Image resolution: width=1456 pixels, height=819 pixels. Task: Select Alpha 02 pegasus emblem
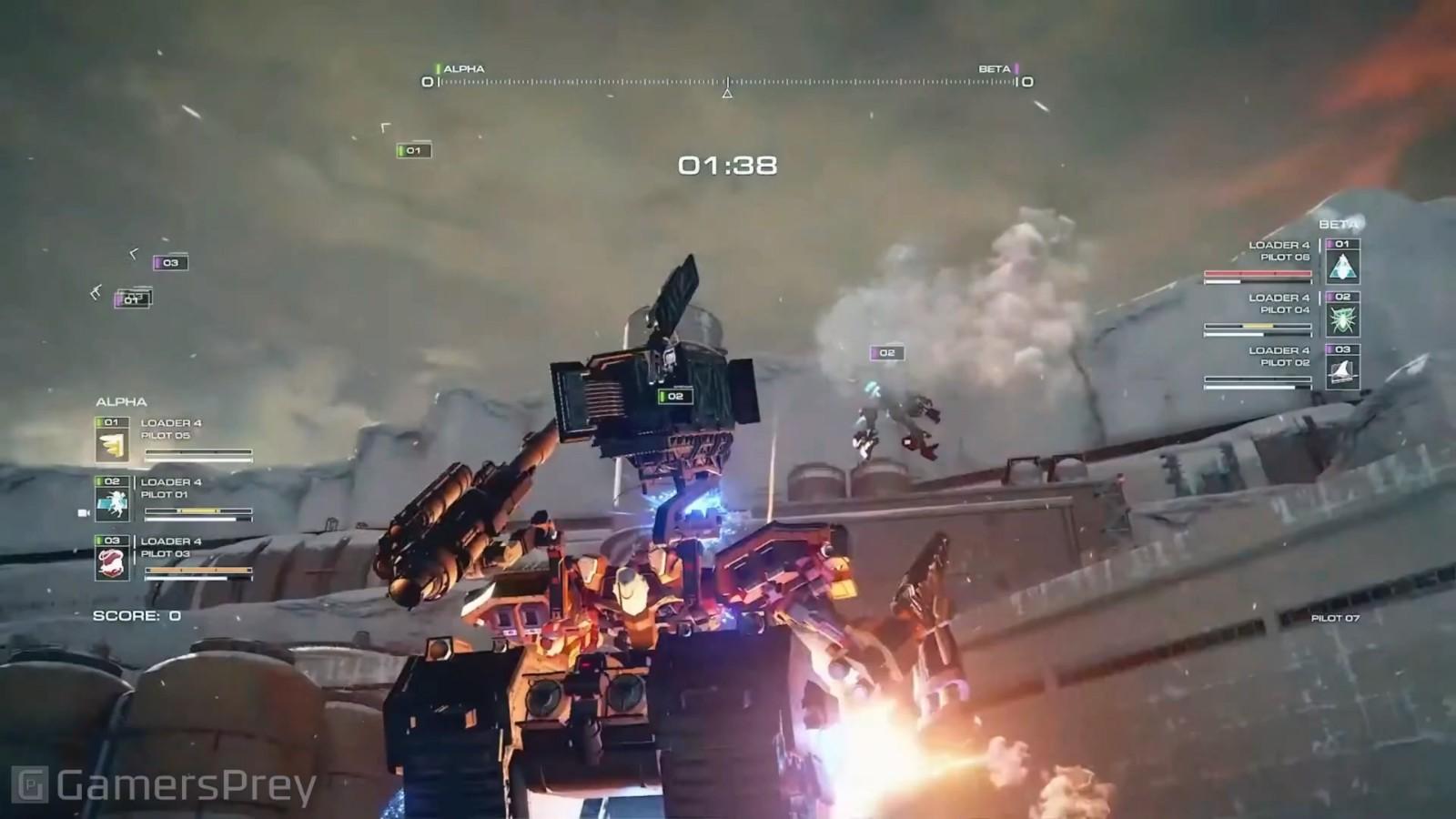pyautogui.click(x=112, y=505)
